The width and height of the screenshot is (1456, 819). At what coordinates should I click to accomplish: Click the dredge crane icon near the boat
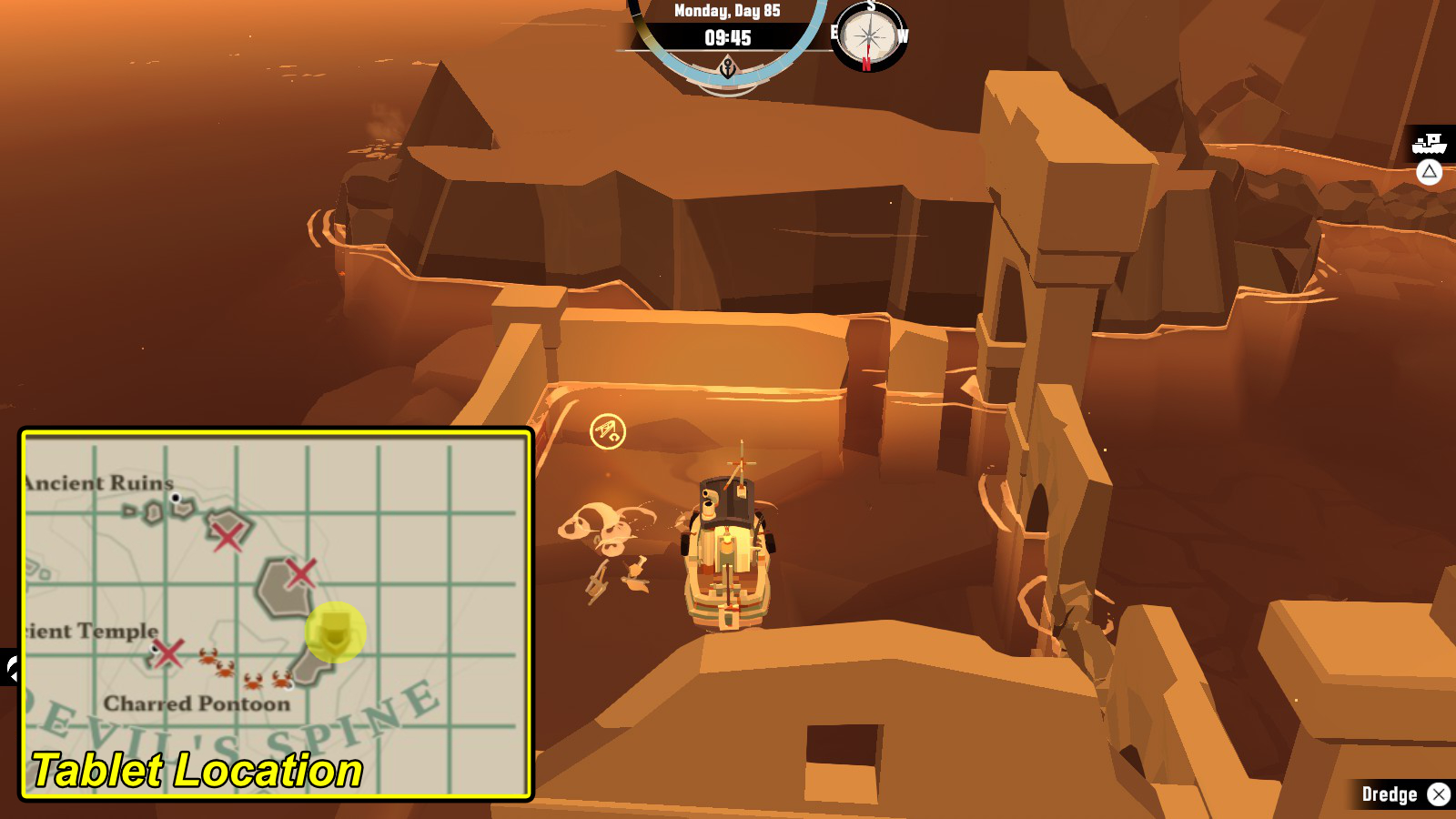point(608,429)
